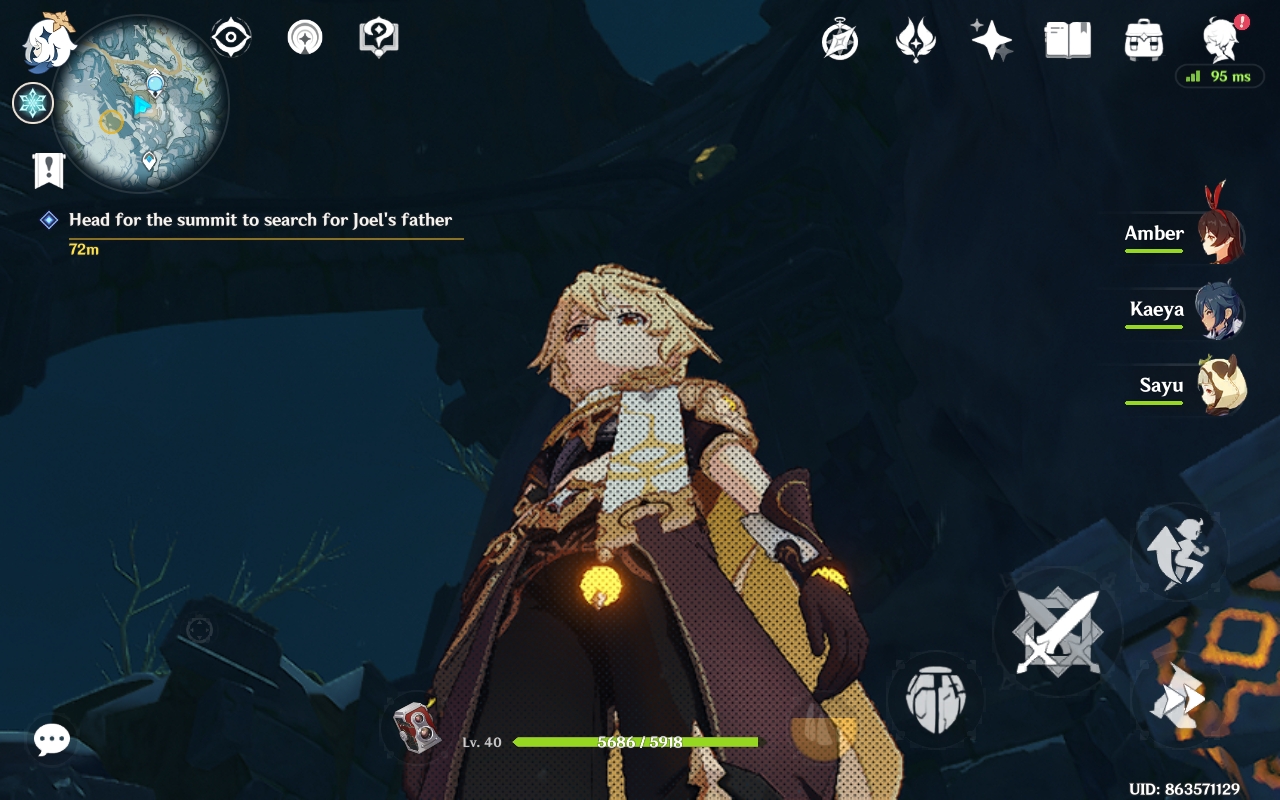Toggle the chat panel open
Image resolution: width=1280 pixels, height=800 pixels.
tap(50, 740)
